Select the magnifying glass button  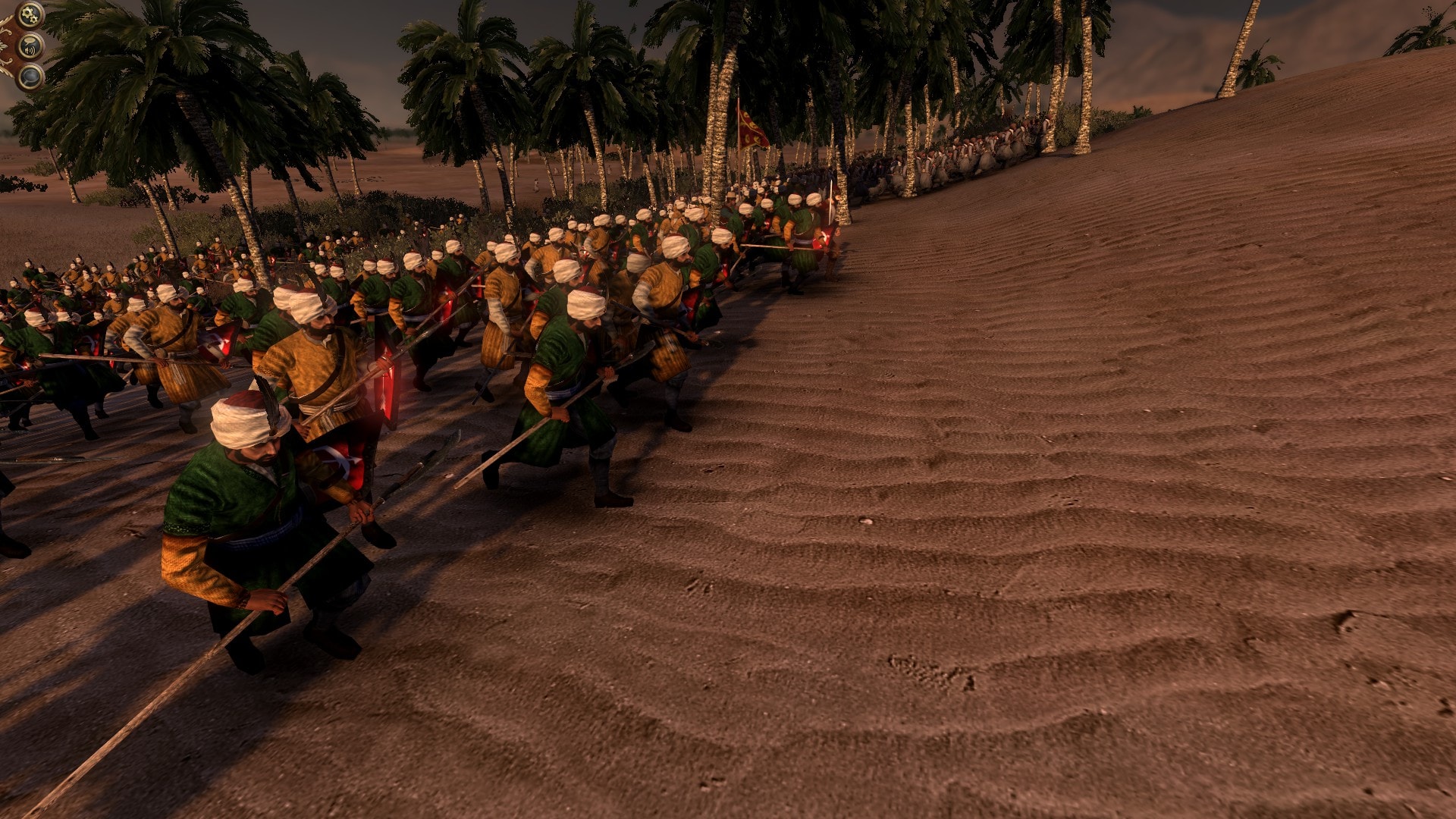coord(30,76)
